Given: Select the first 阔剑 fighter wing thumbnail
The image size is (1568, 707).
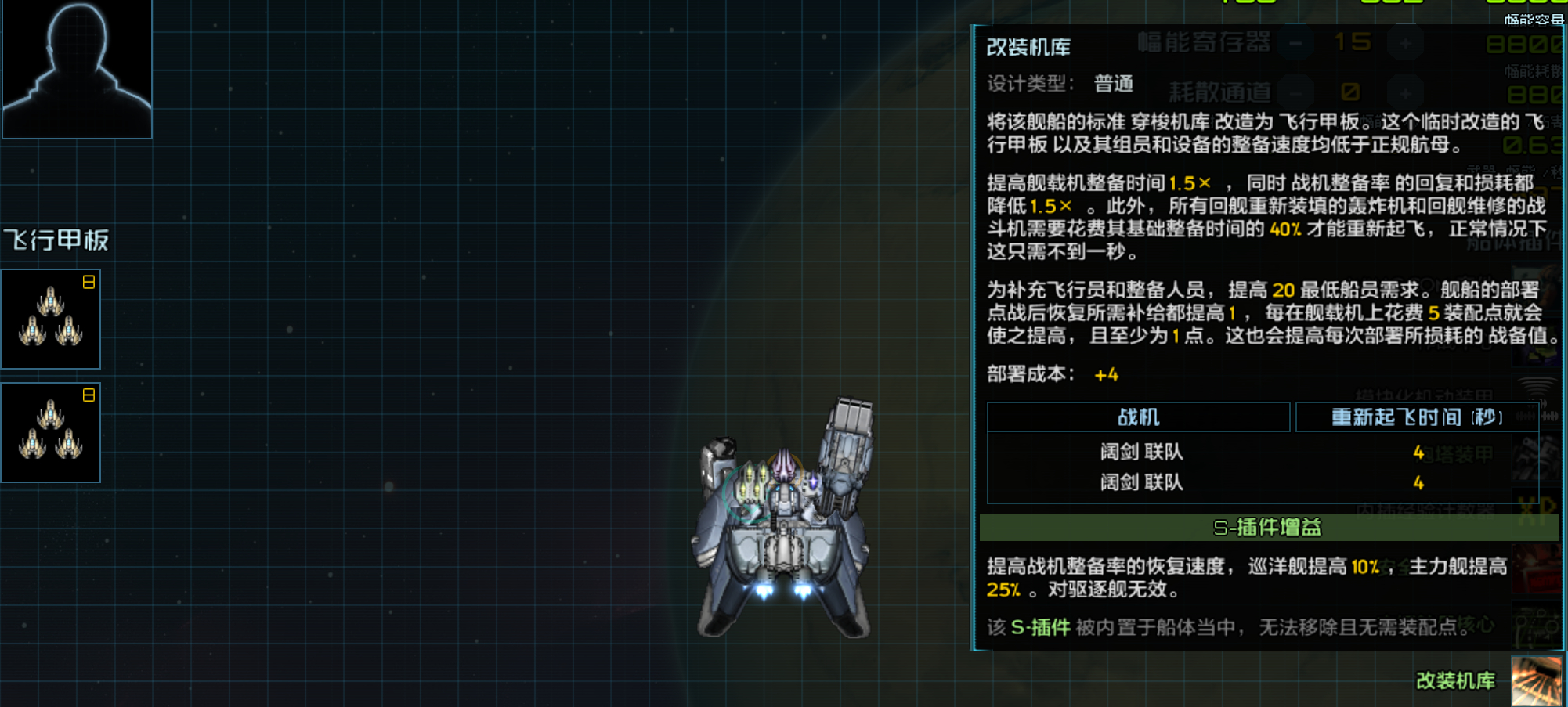Looking at the screenshot, I should pos(50,318).
